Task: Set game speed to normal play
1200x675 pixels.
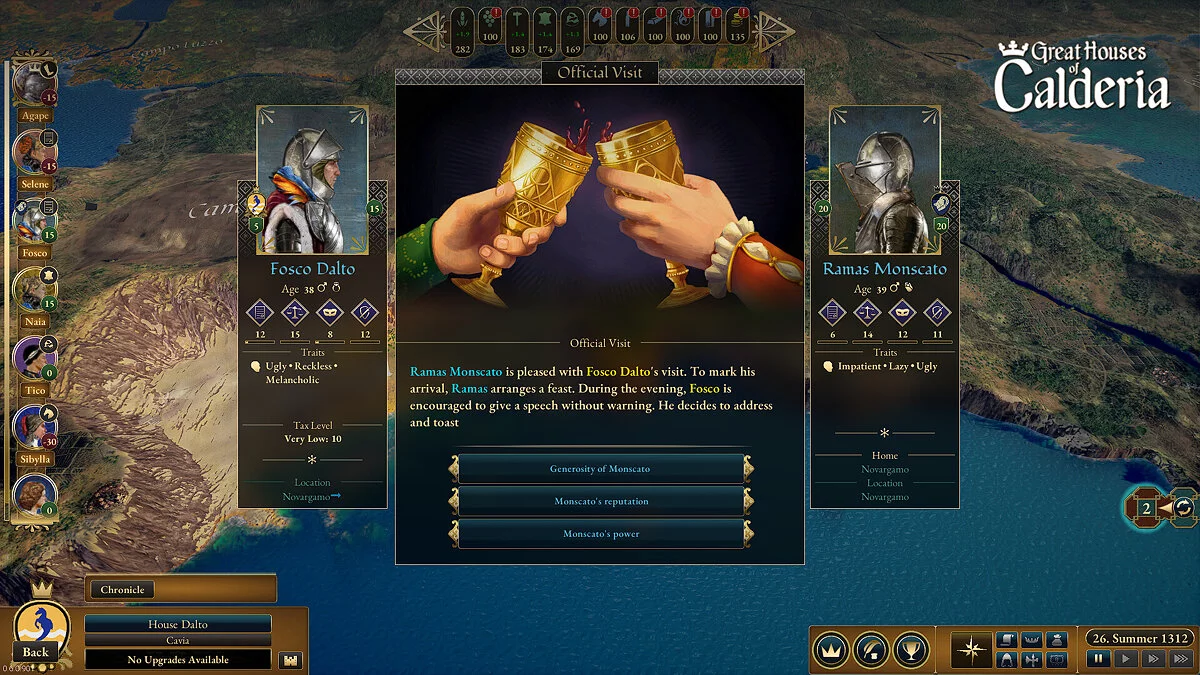Action: click(x=1126, y=659)
